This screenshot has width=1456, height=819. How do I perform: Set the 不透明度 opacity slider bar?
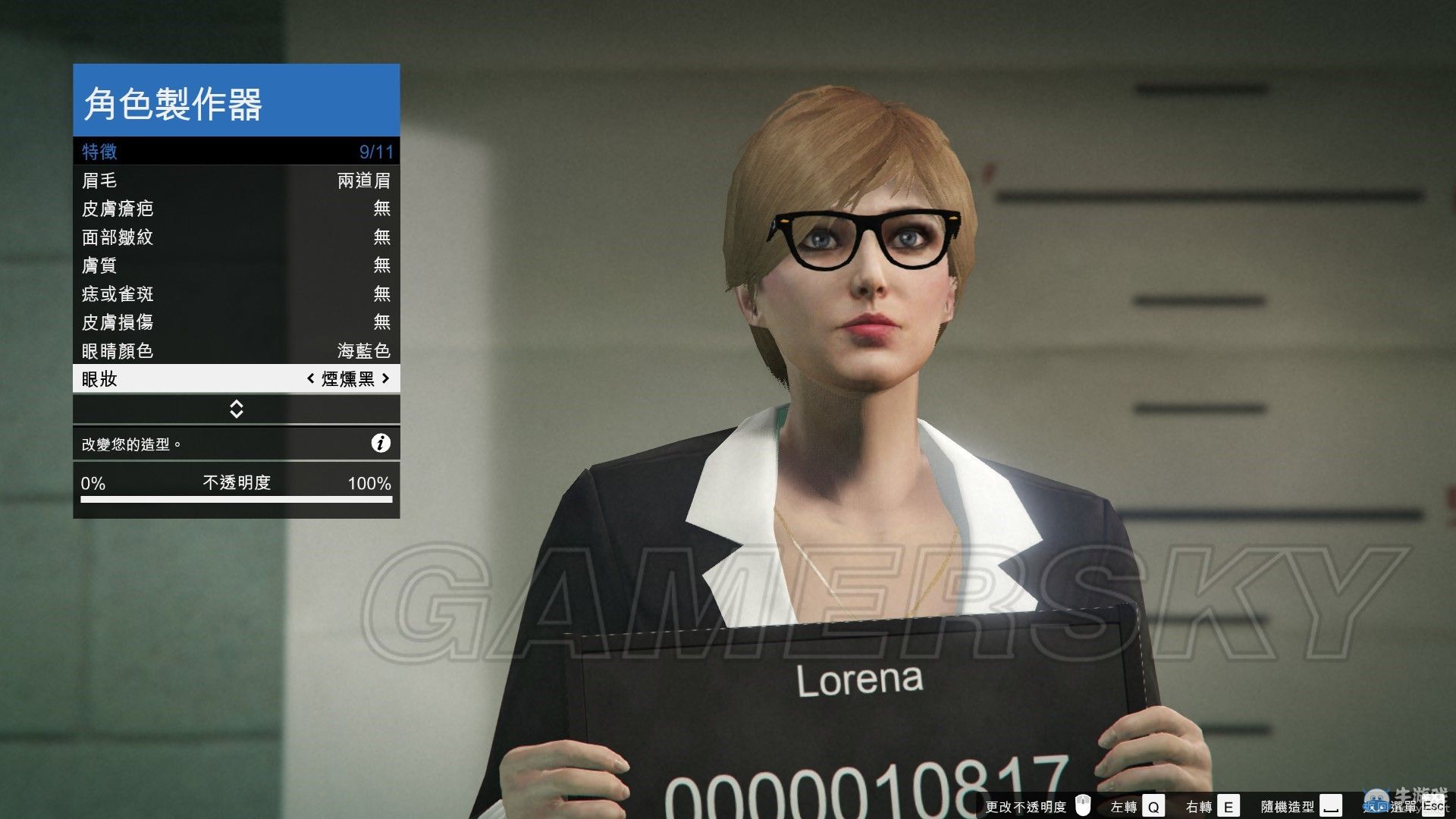tap(236, 500)
